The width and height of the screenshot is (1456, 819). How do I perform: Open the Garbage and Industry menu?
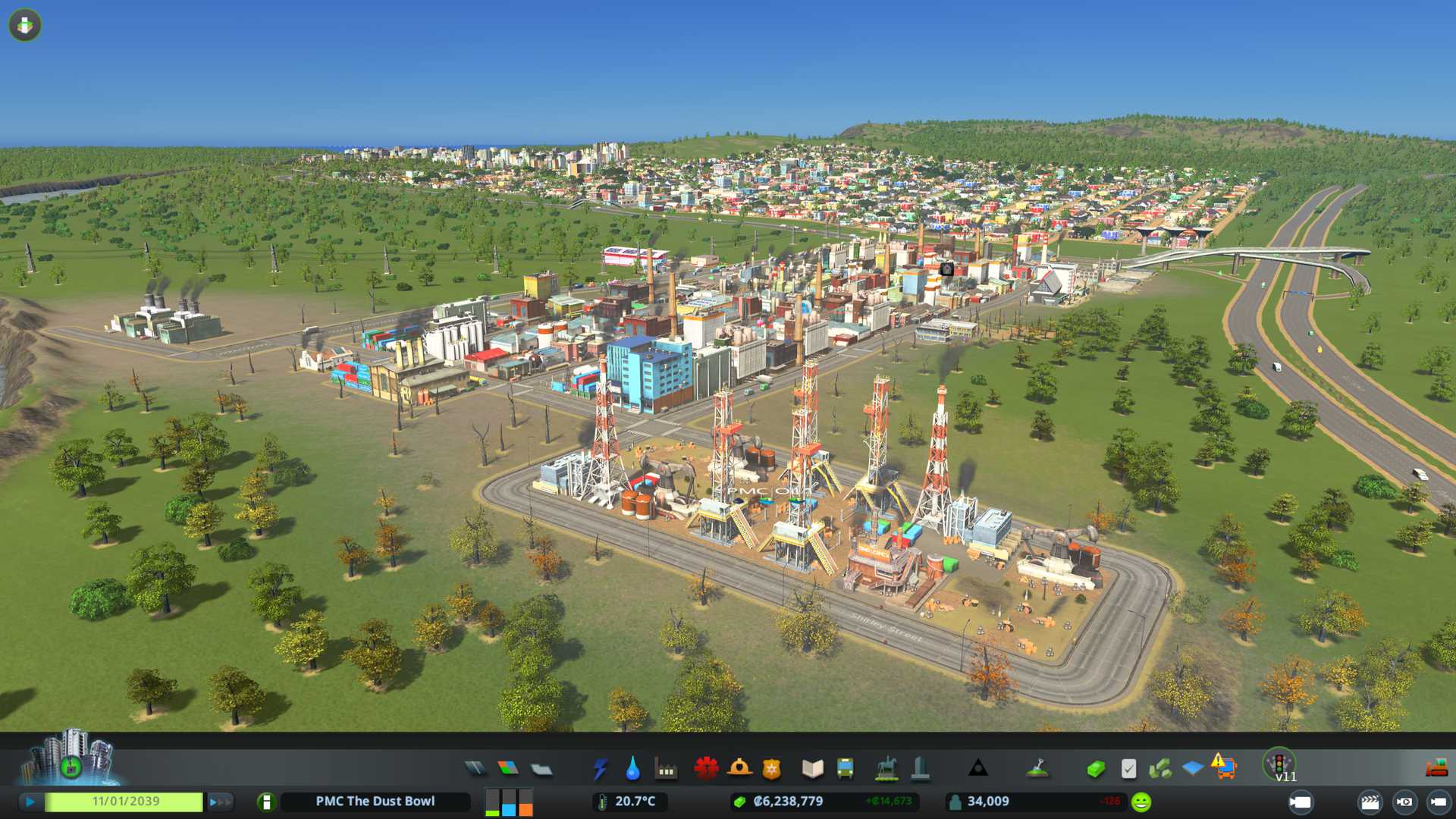tap(666, 769)
